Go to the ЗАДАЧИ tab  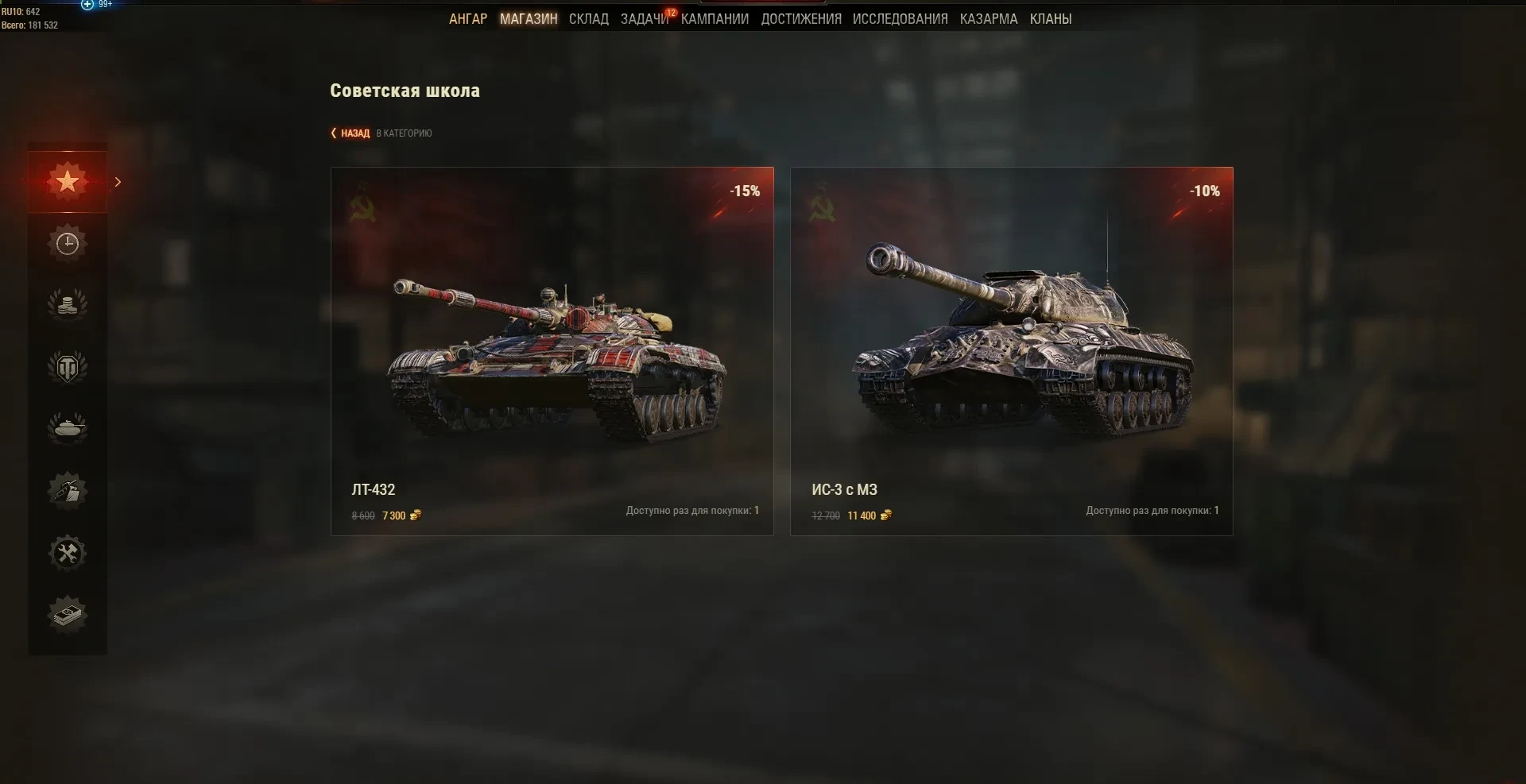(644, 19)
